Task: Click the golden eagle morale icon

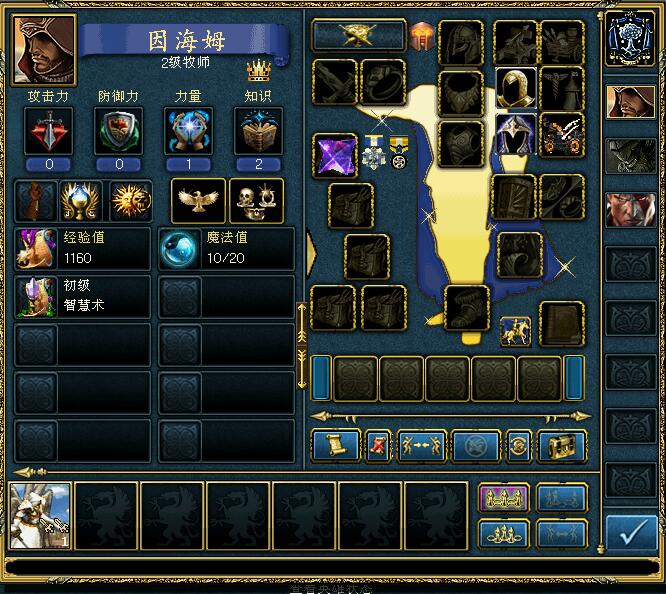Action: click(198, 200)
